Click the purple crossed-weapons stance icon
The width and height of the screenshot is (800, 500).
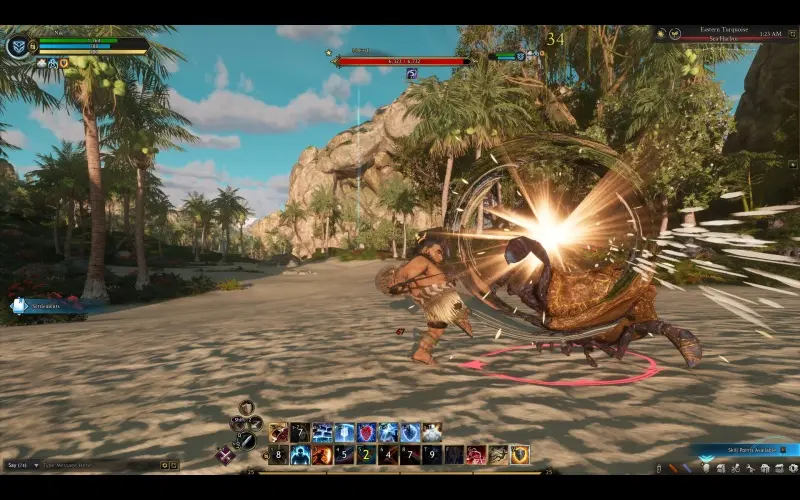point(226,455)
